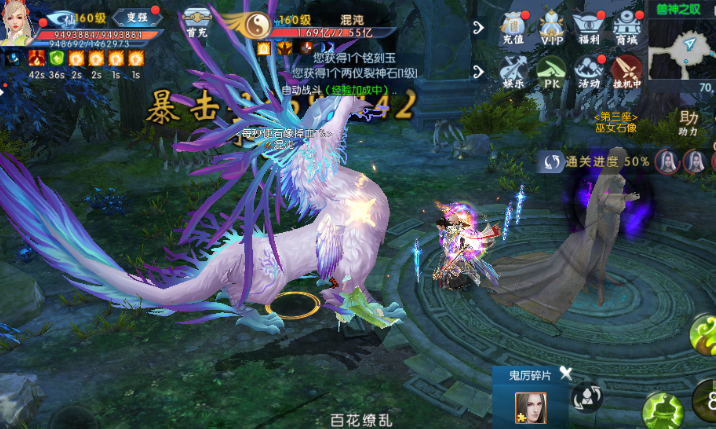Open the 首充 first-recharge offer
716x429 pixels.
coord(196,21)
